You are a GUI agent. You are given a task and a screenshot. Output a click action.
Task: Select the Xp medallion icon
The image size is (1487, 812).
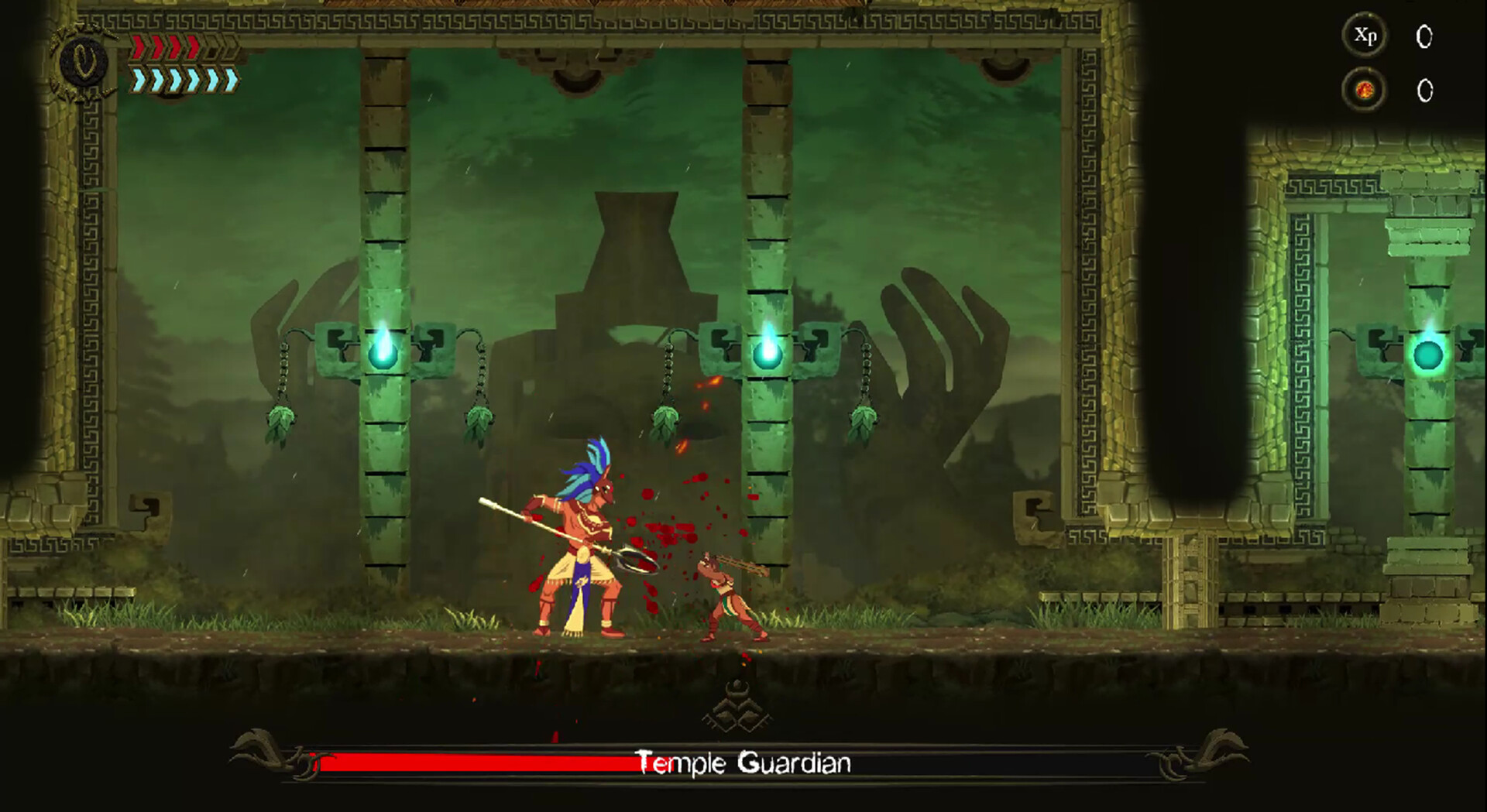click(1366, 36)
